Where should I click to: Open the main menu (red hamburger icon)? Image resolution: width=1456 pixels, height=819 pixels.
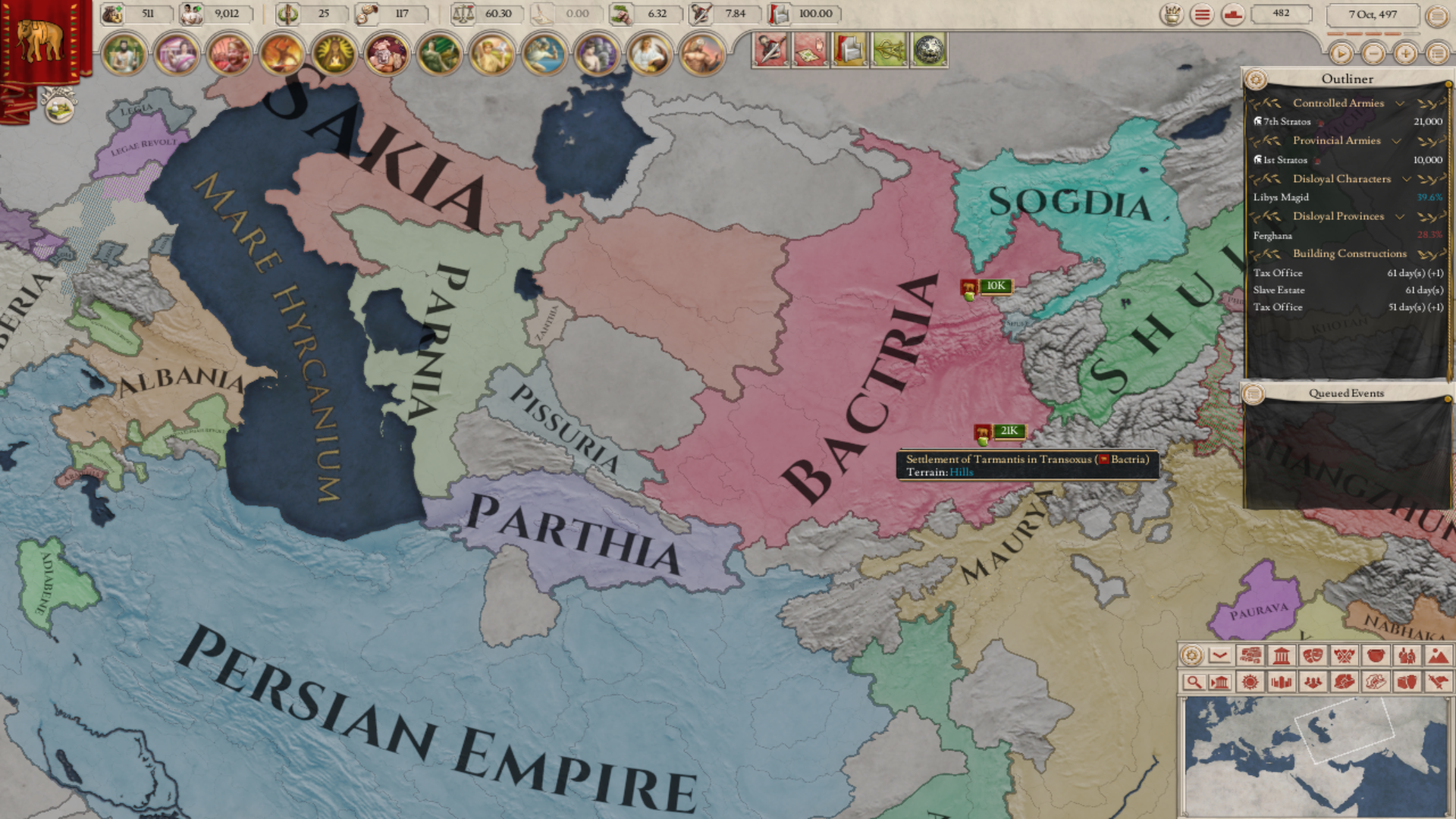pos(1200,15)
